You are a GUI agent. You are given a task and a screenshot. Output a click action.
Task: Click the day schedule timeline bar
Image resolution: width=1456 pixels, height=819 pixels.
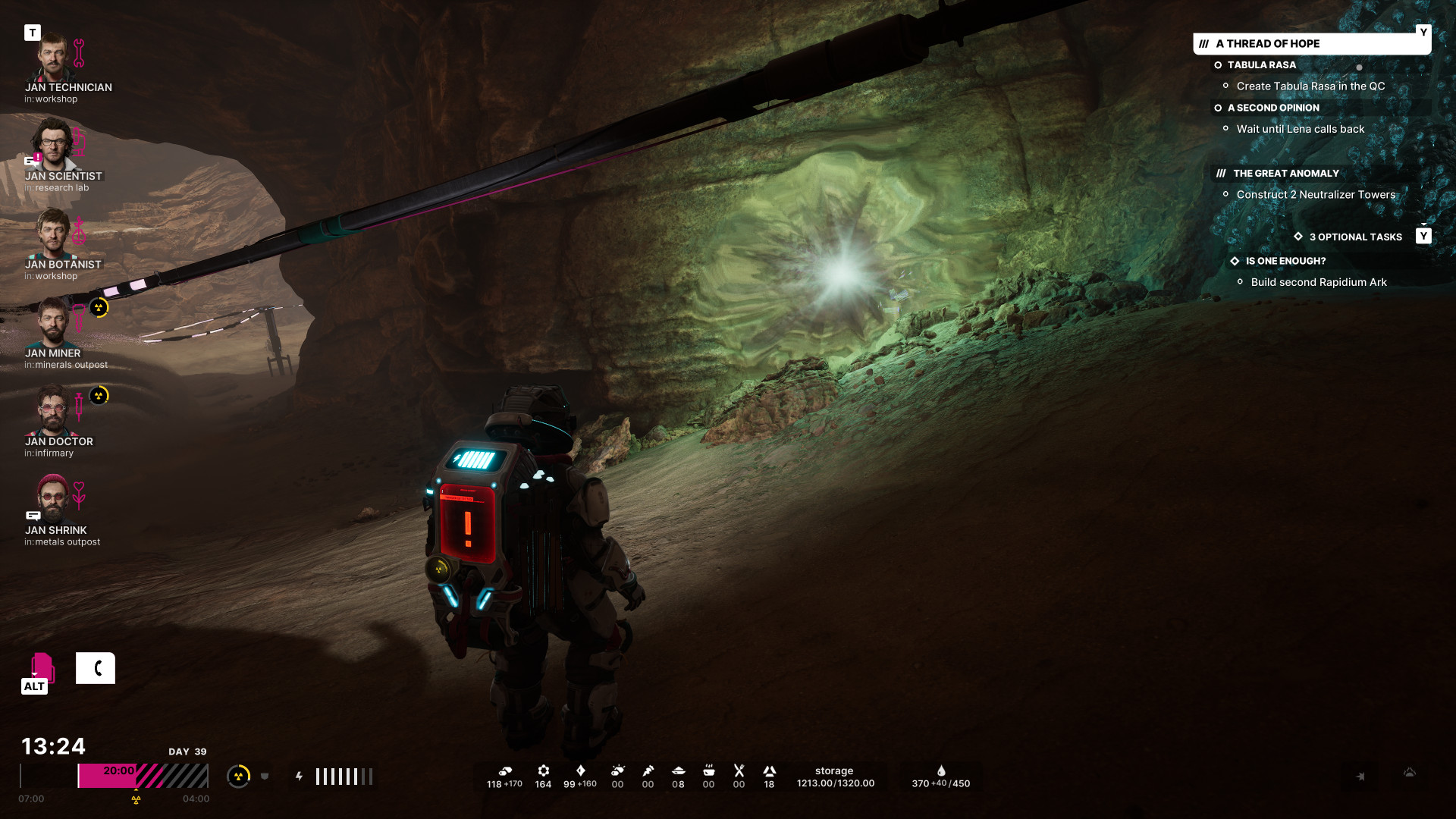point(143,776)
